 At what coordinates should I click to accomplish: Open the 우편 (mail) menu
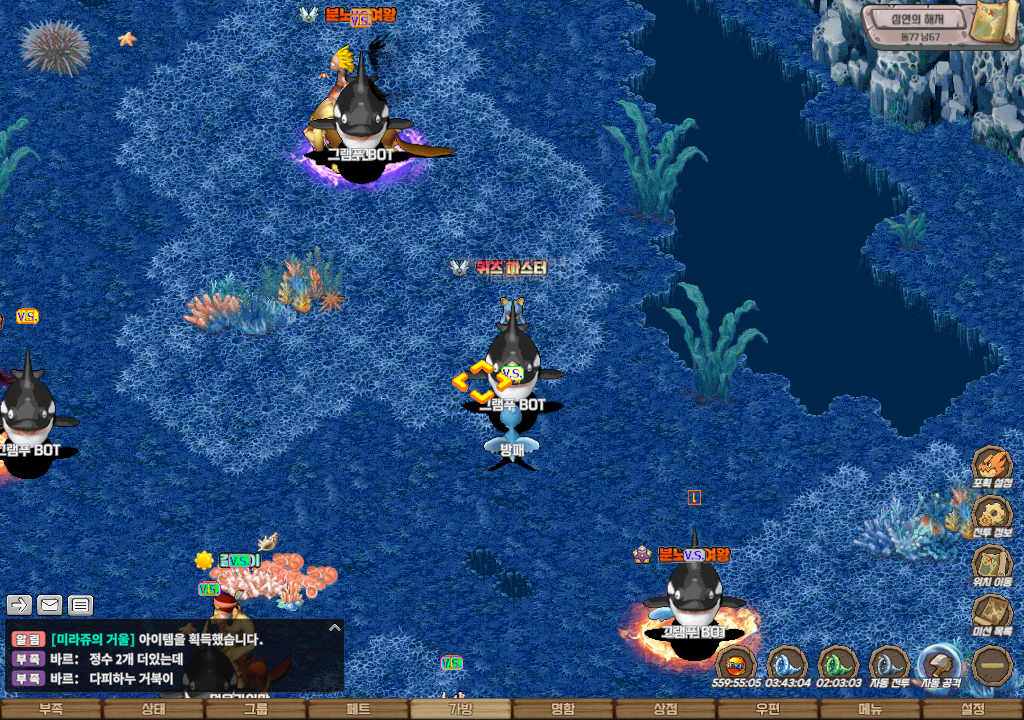coord(768,709)
